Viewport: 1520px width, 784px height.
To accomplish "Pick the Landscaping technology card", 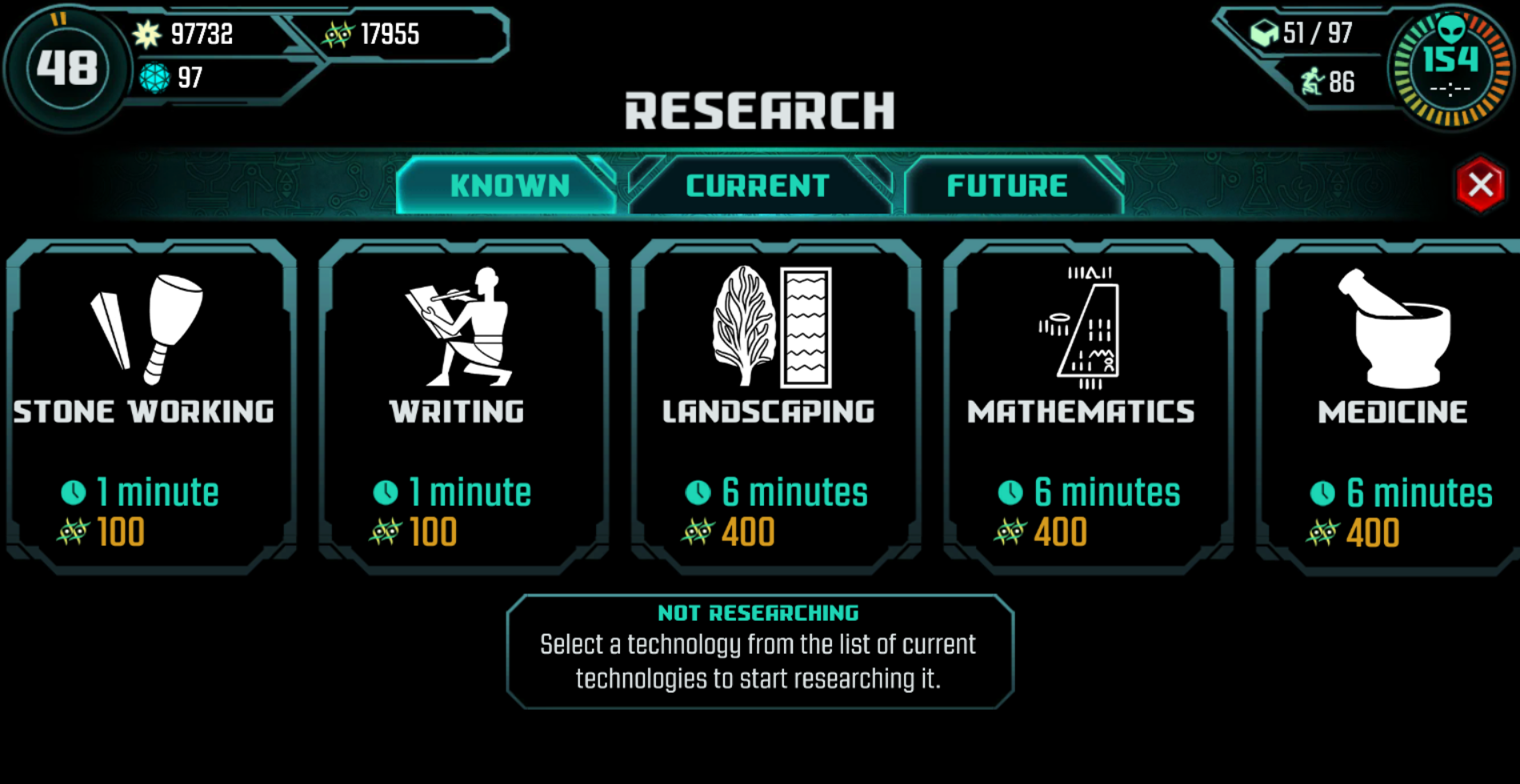I will [x=775, y=406].
